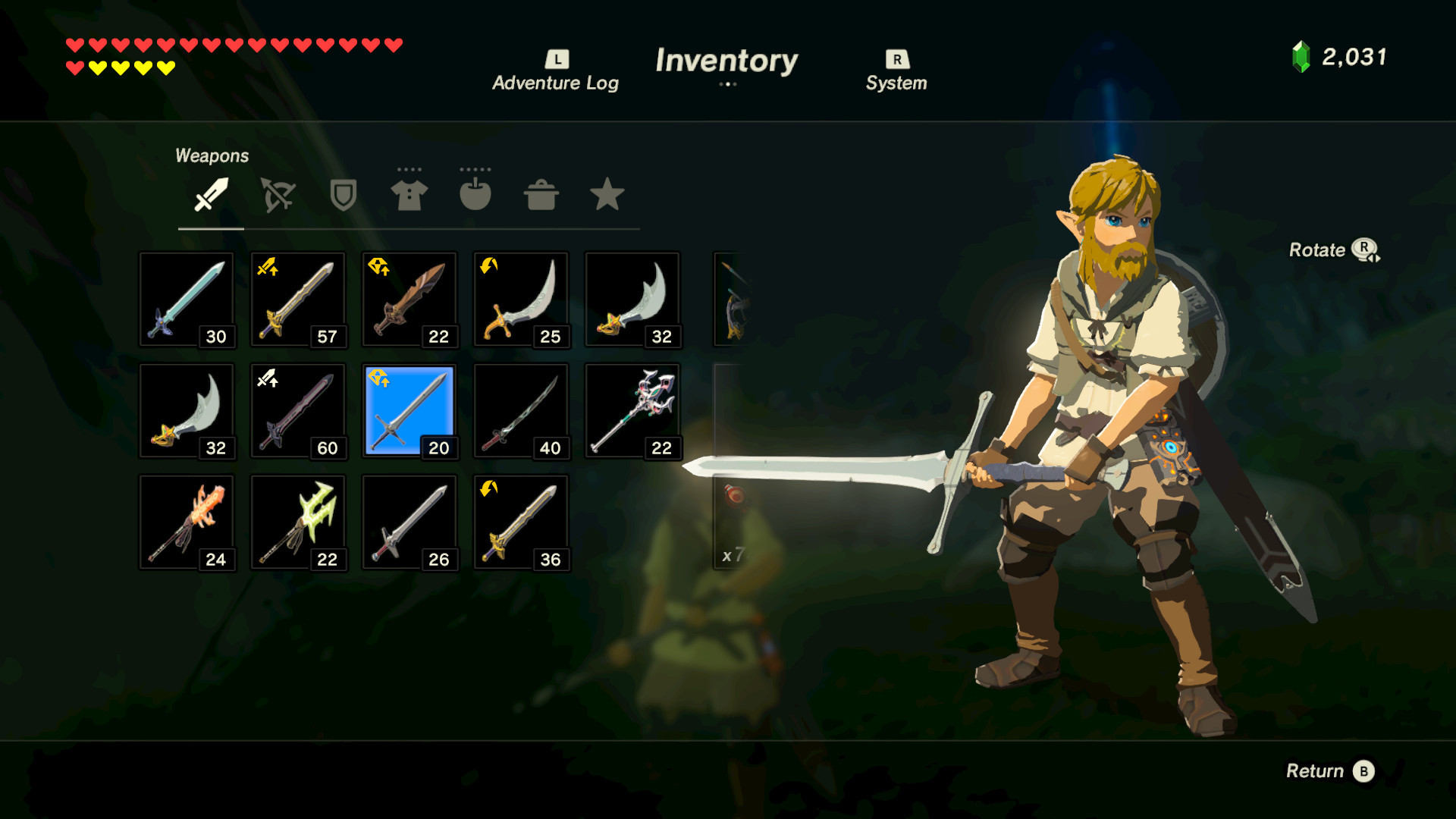Select the highlighted Soldier's Broadsword

[409, 410]
